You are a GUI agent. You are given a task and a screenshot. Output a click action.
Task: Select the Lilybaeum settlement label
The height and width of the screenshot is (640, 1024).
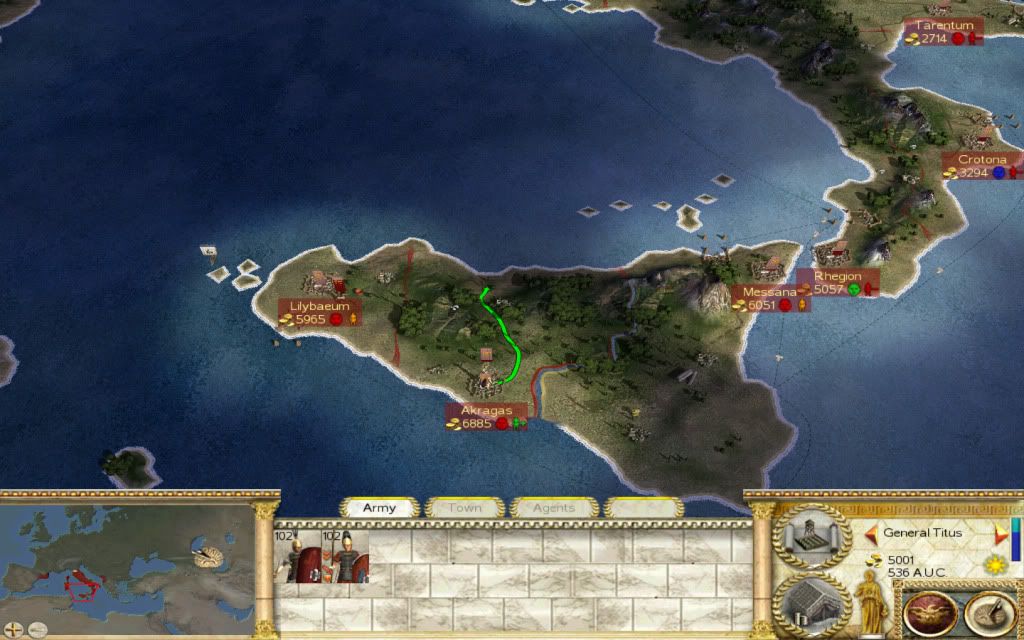[320, 312]
